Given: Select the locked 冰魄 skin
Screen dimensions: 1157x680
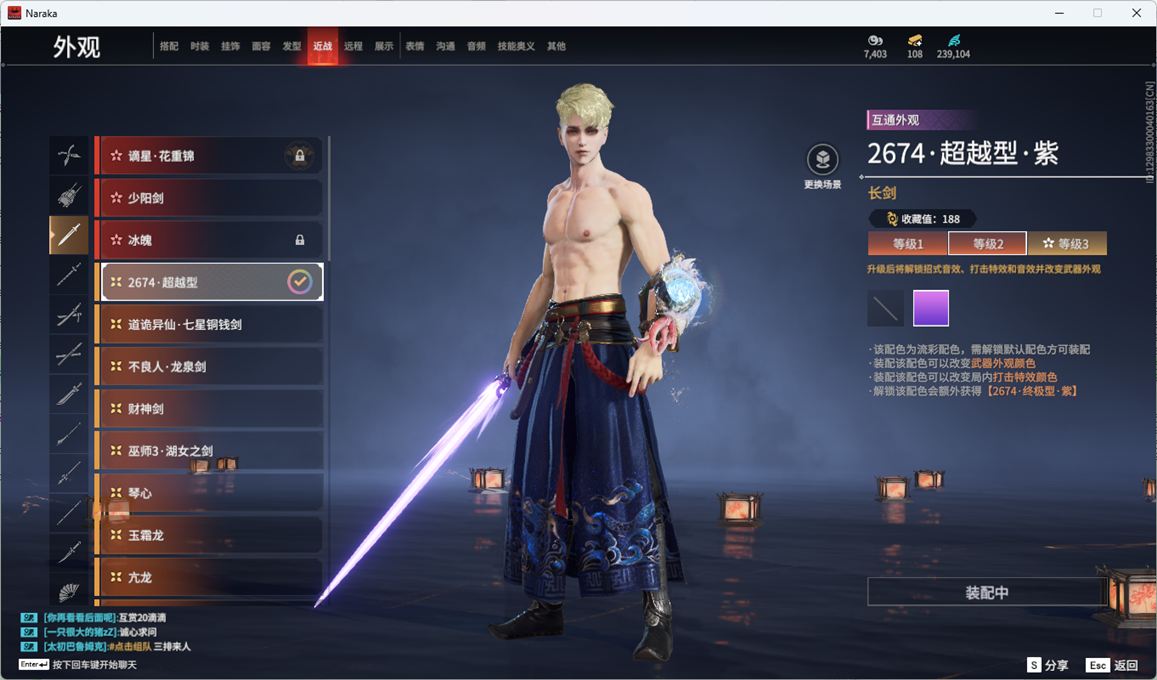Looking at the screenshot, I should point(209,240).
